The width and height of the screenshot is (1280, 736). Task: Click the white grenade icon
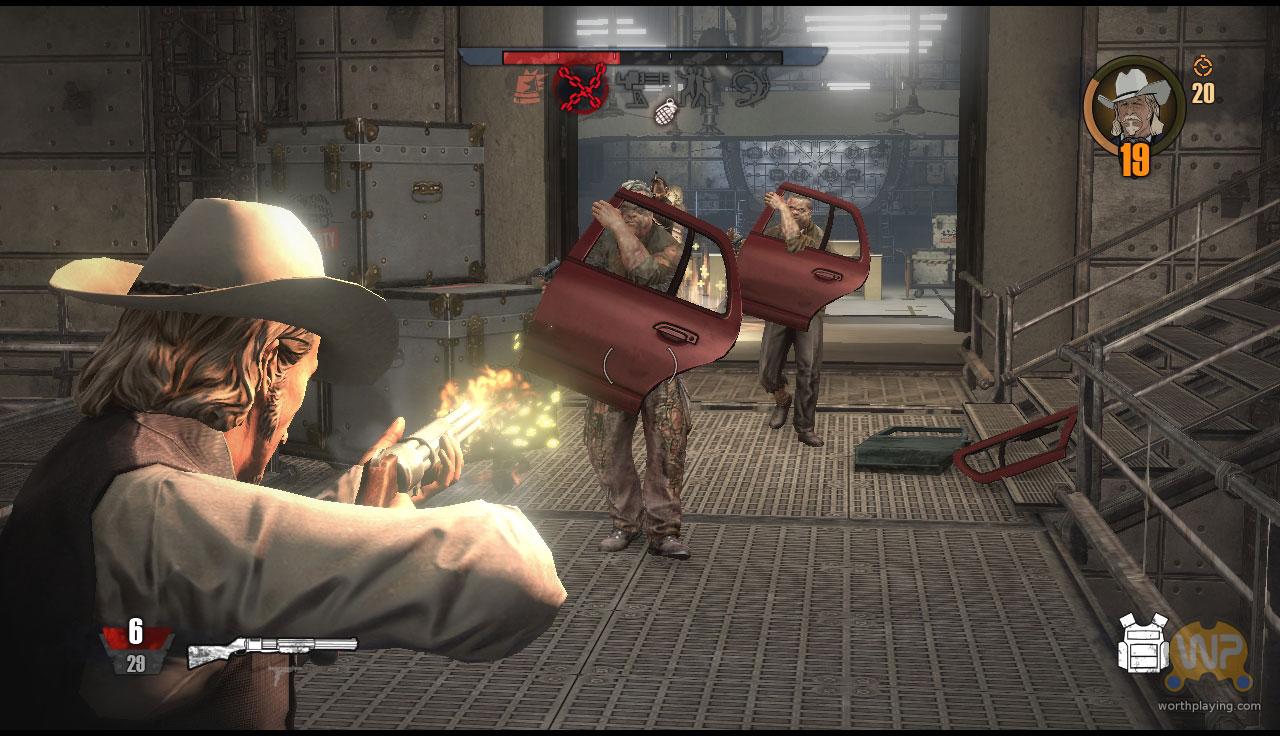pyautogui.click(x=664, y=113)
